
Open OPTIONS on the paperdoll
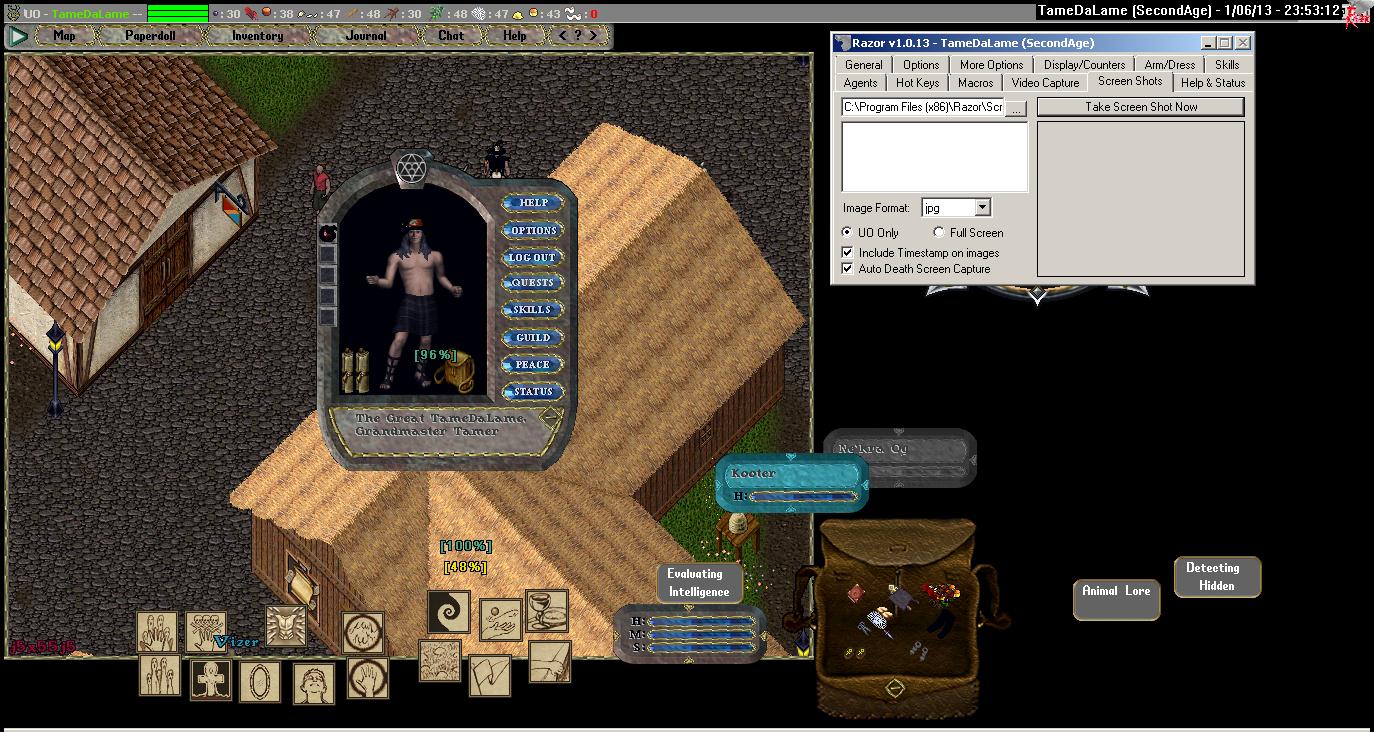click(x=533, y=230)
